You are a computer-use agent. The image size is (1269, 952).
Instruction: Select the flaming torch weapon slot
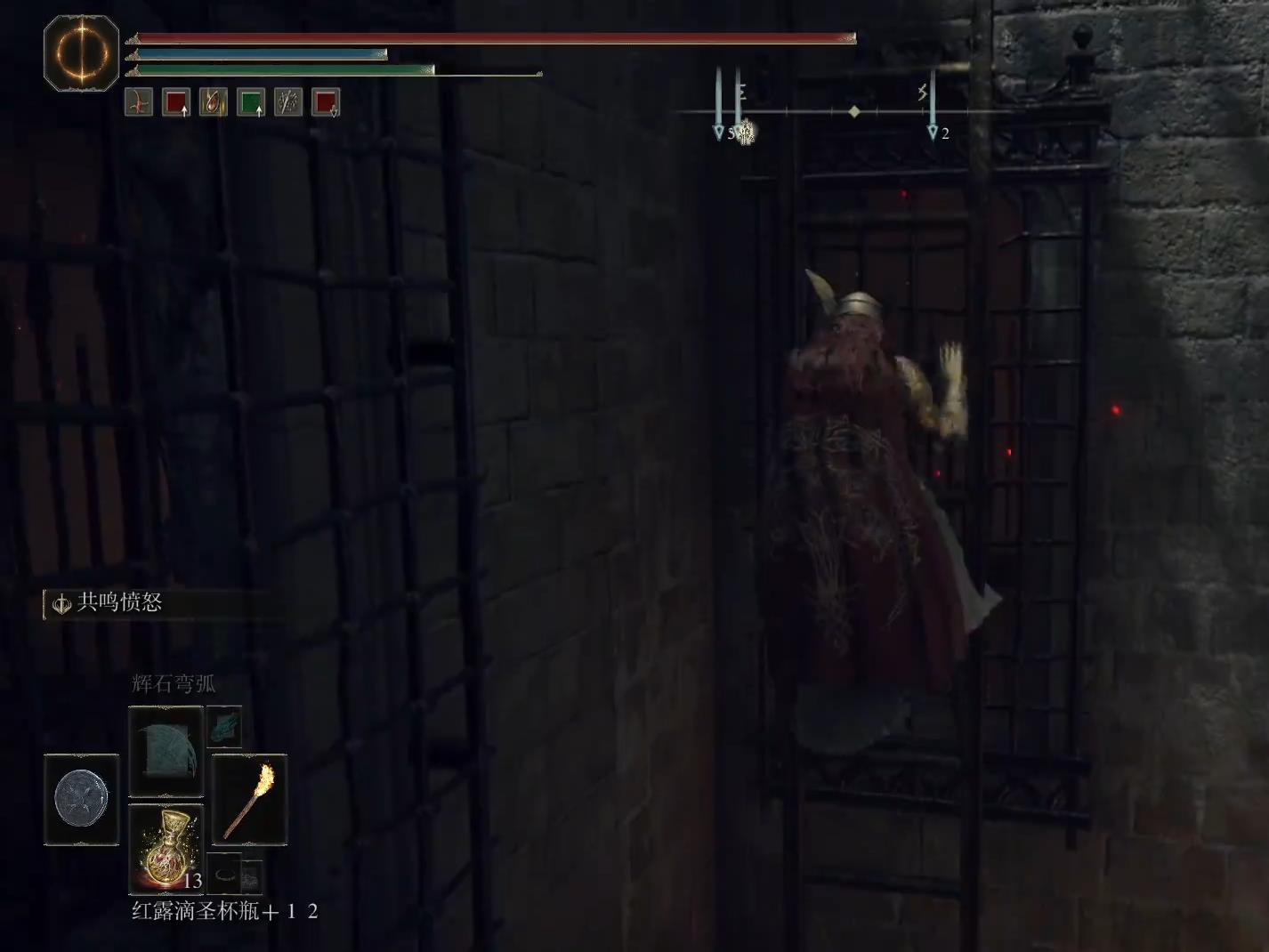250,799
